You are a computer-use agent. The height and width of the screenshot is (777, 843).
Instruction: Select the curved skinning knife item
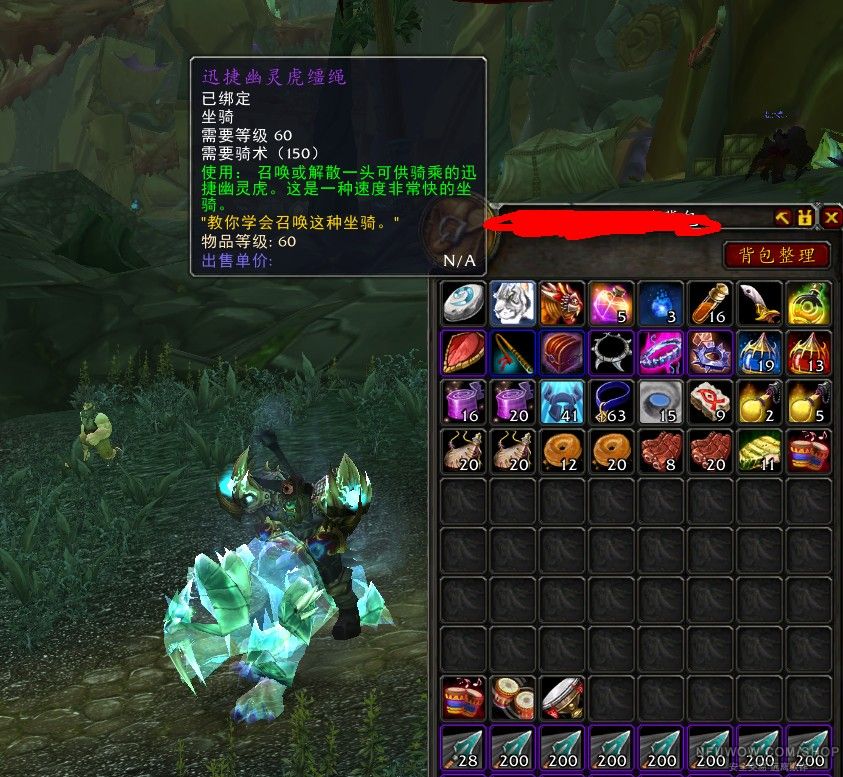pyautogui.click(x=760, y=304)
